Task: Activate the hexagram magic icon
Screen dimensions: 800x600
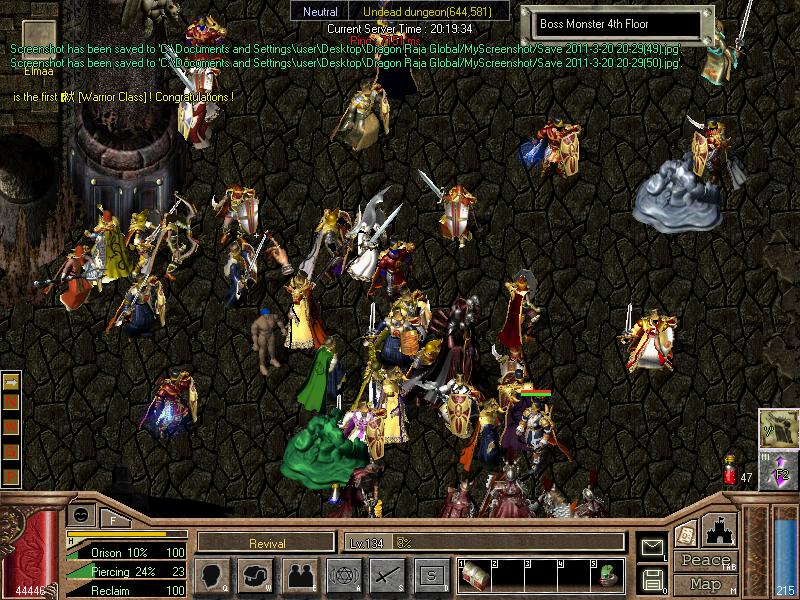Action: [x=343, y=575]
